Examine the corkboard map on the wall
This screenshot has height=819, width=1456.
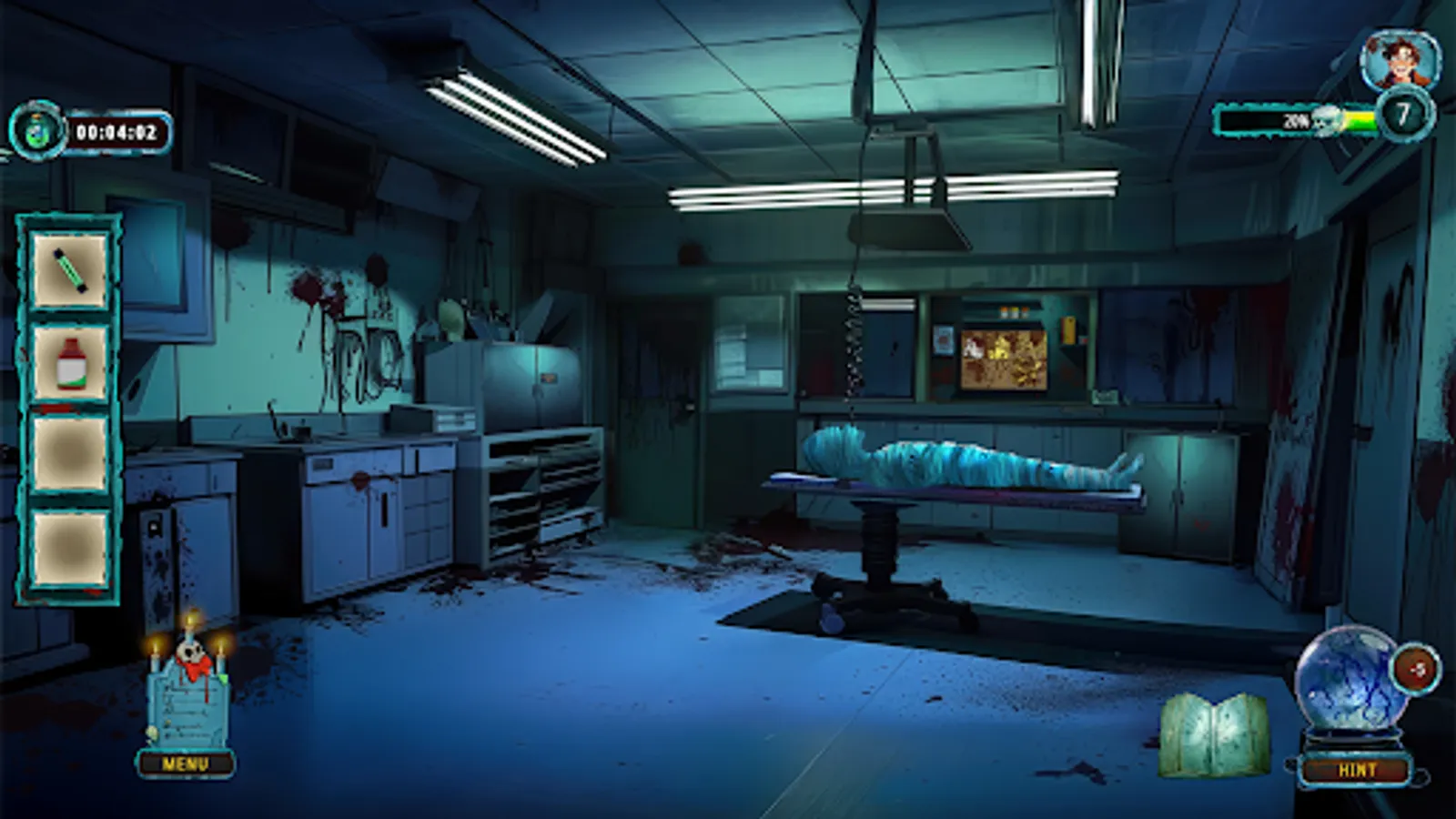click(x=1006, y=359)
